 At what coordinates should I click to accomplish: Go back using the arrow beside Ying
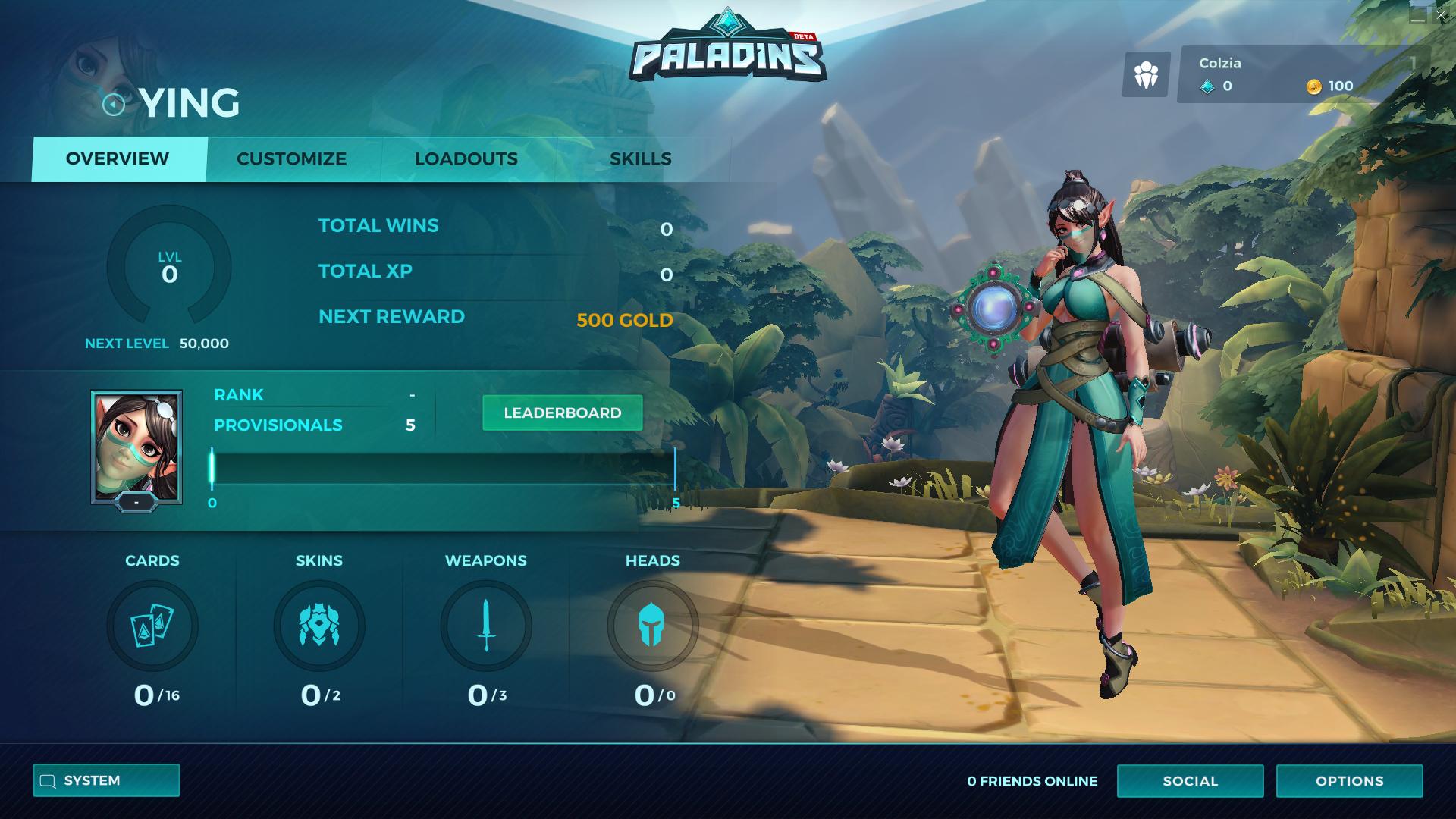pyautogui.click(x=113, y=104)
